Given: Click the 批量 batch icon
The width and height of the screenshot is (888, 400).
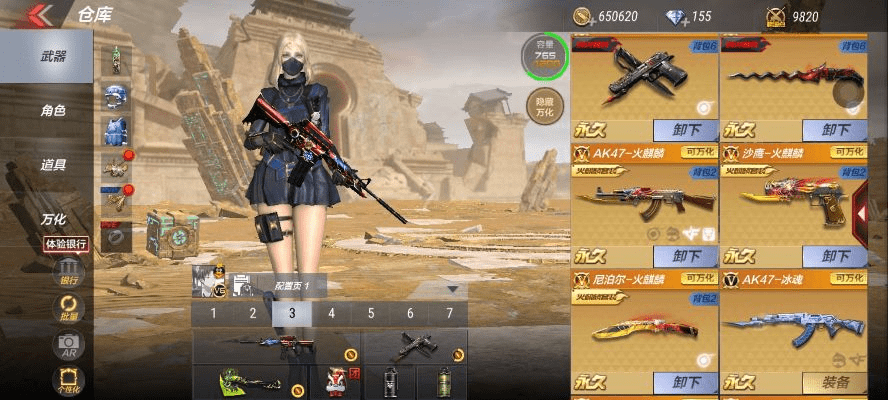Looking at the screenshot, I should tap(69, 308).
